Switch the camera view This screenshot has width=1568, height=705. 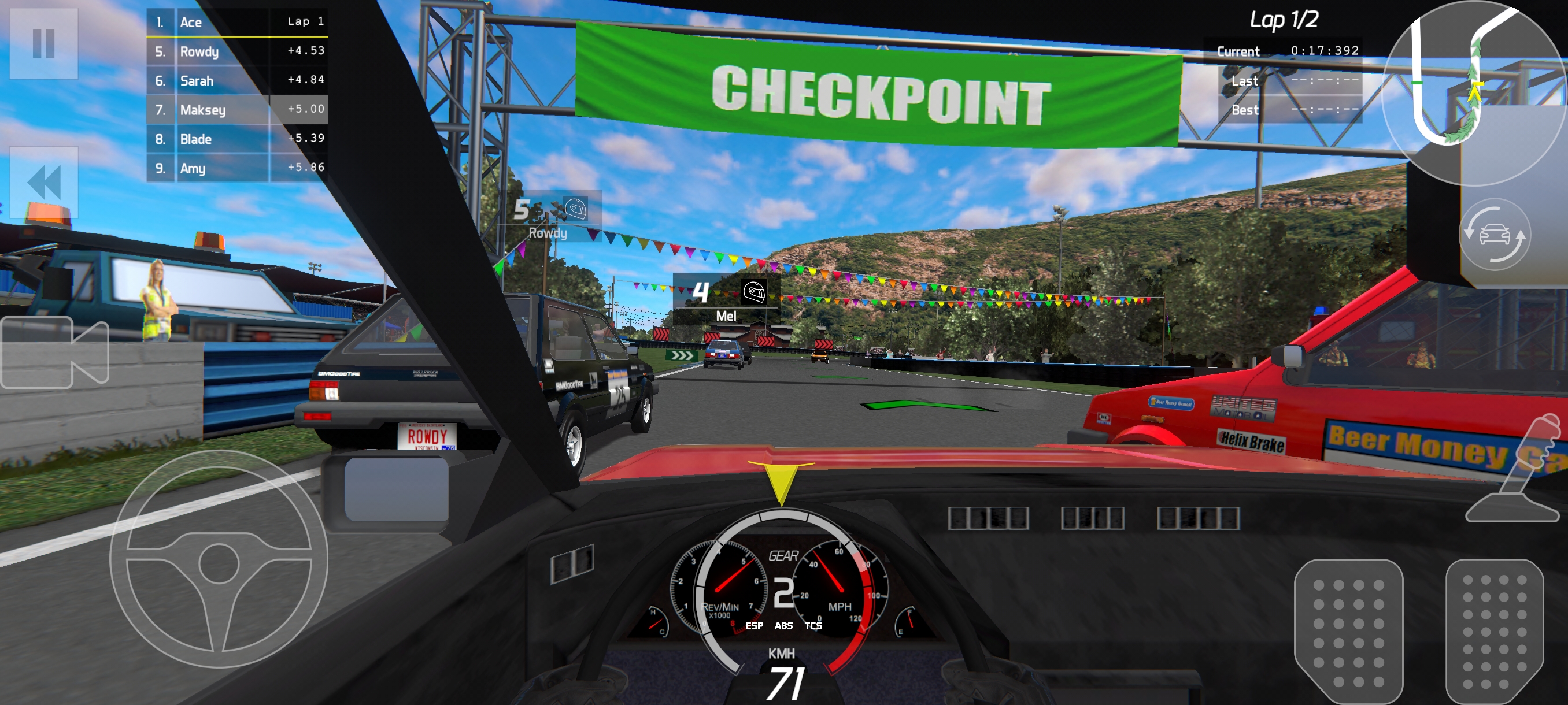pos(55,352)
